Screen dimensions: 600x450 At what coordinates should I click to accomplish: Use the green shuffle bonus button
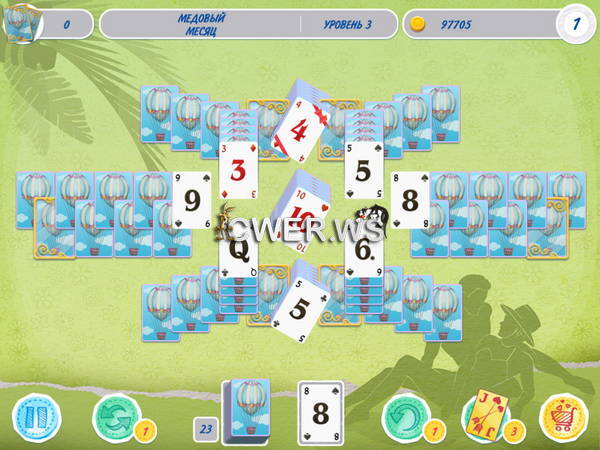[x=111, y=415]
